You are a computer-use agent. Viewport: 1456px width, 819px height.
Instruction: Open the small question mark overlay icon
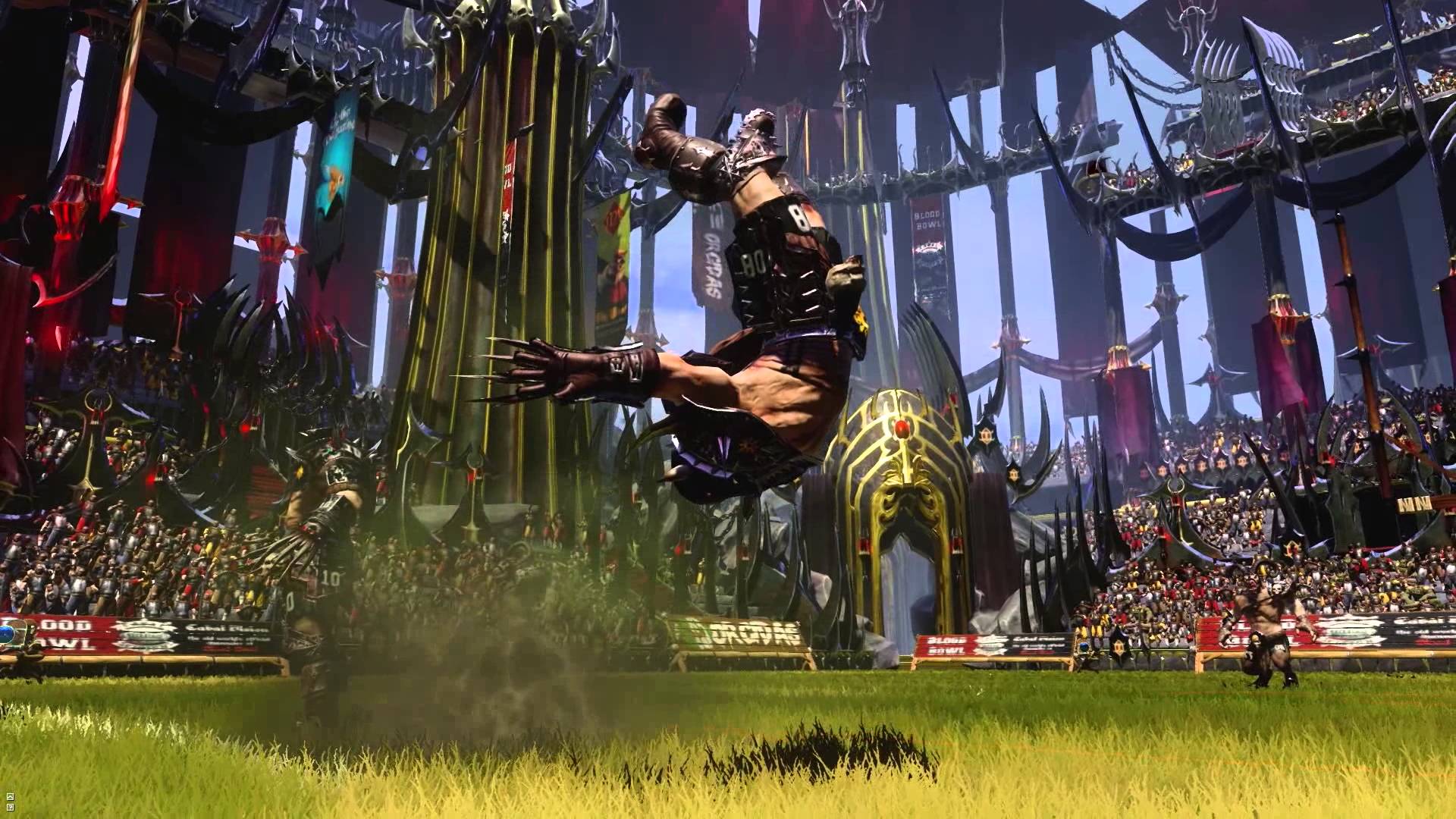[10, 808]
